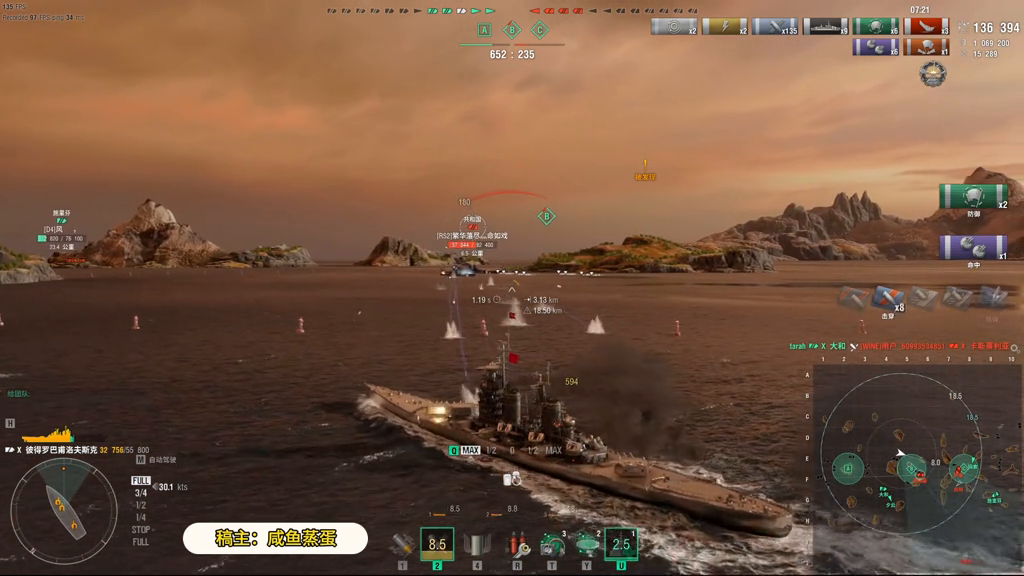1024x576 pixels.
Task: Click capture point A marker on minimap
Action: (849, 467)
